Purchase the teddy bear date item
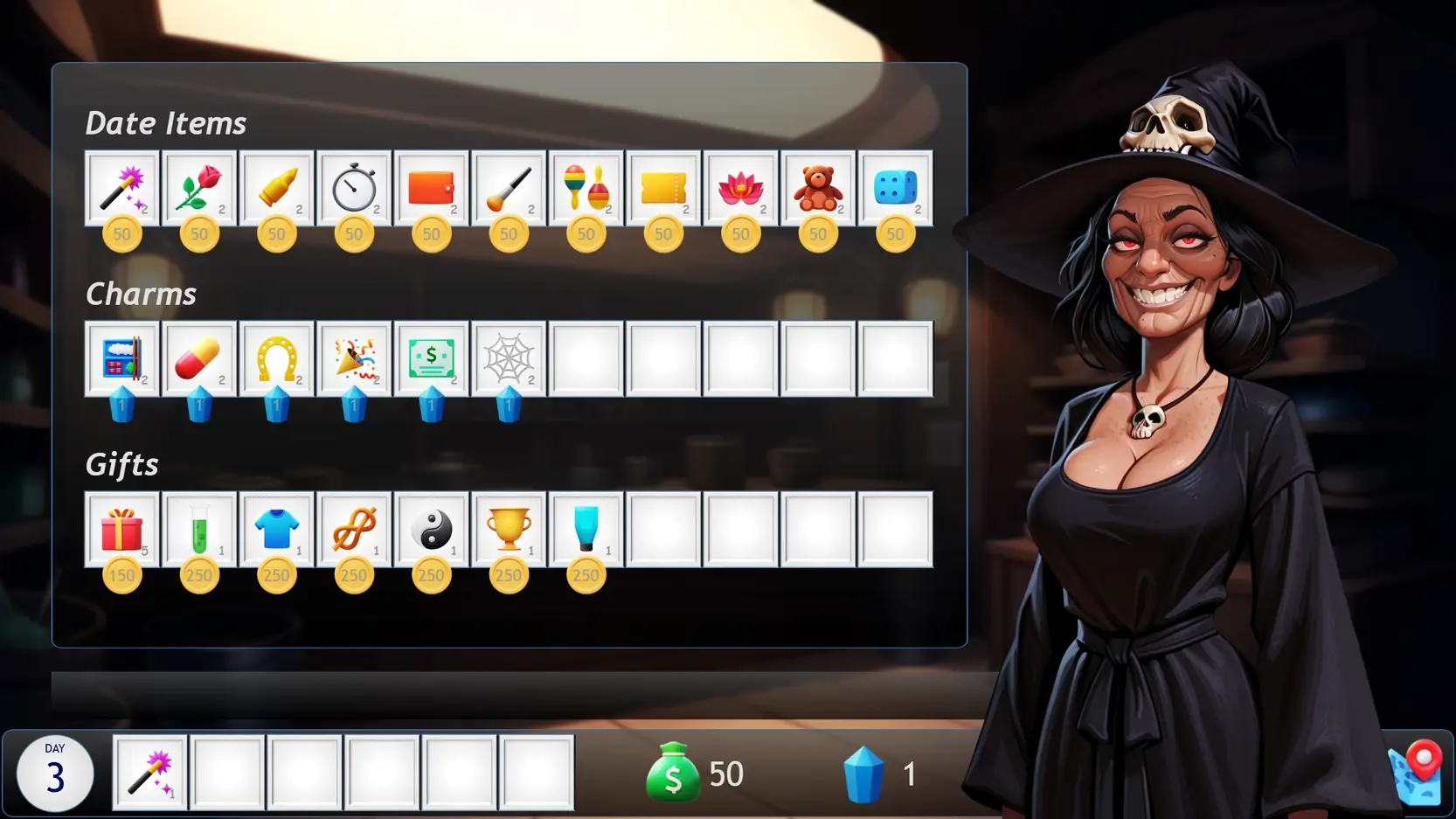 (818, 188)
